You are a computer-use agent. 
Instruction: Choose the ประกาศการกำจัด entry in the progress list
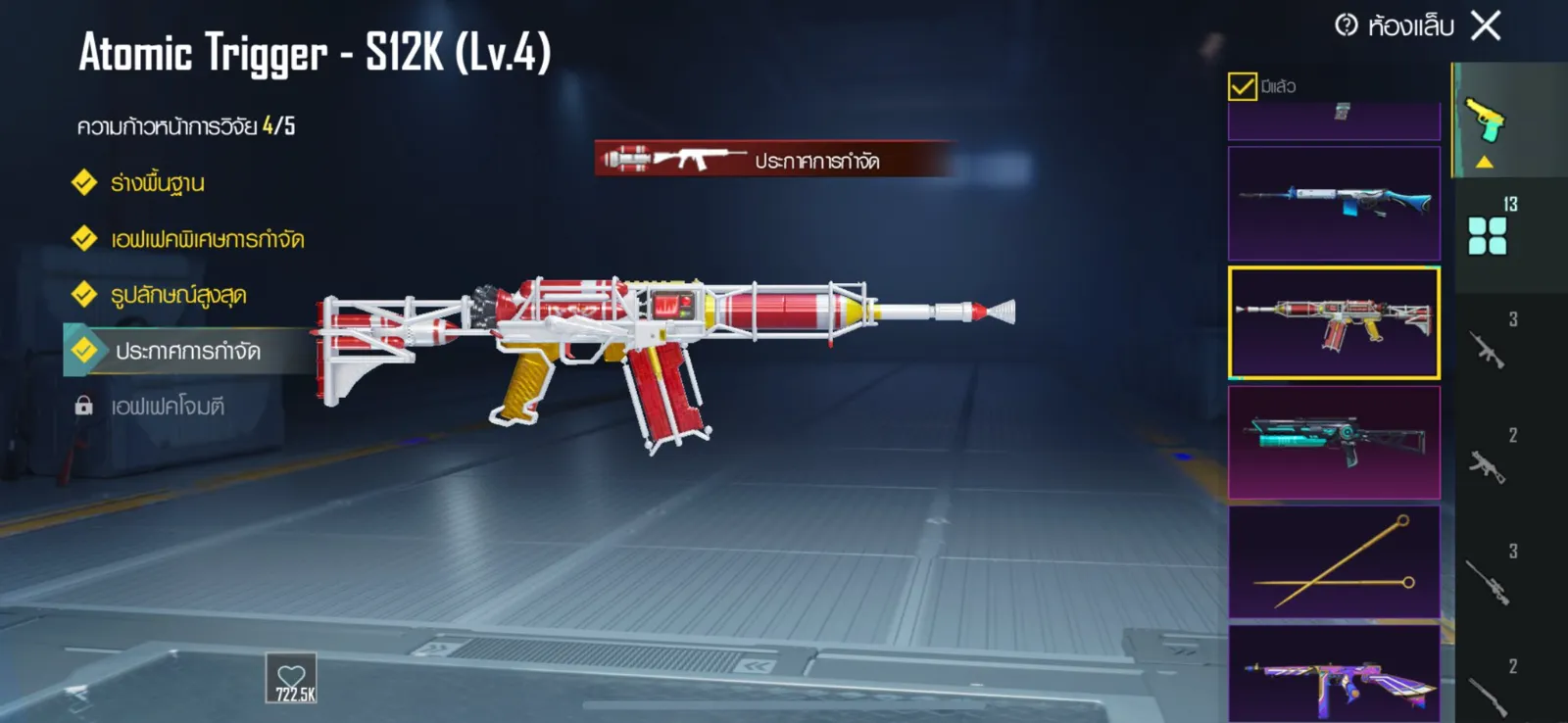pyautogui.click(x=187, y=351)
